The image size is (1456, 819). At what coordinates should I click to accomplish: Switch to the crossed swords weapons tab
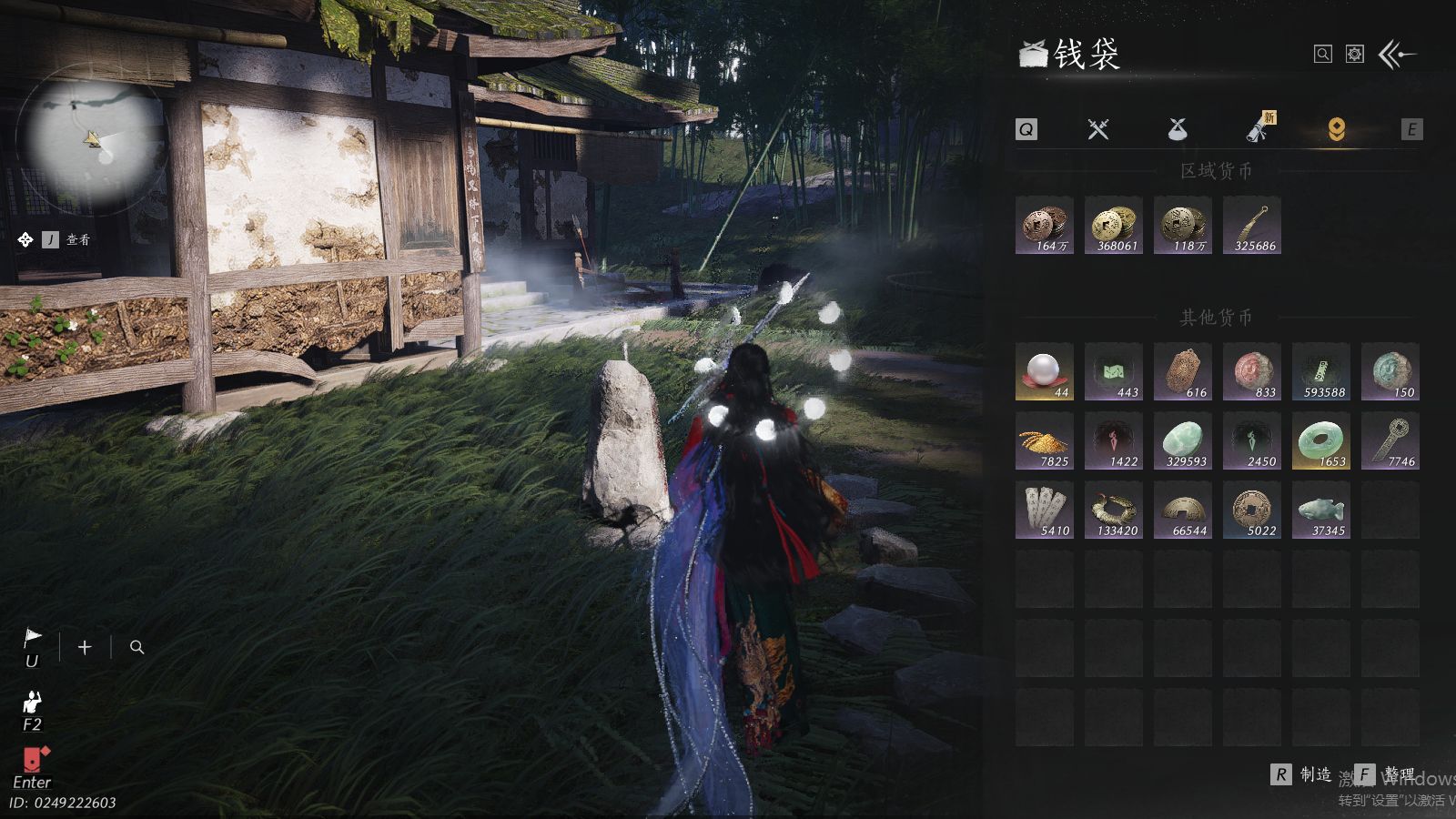(1098, 129)
